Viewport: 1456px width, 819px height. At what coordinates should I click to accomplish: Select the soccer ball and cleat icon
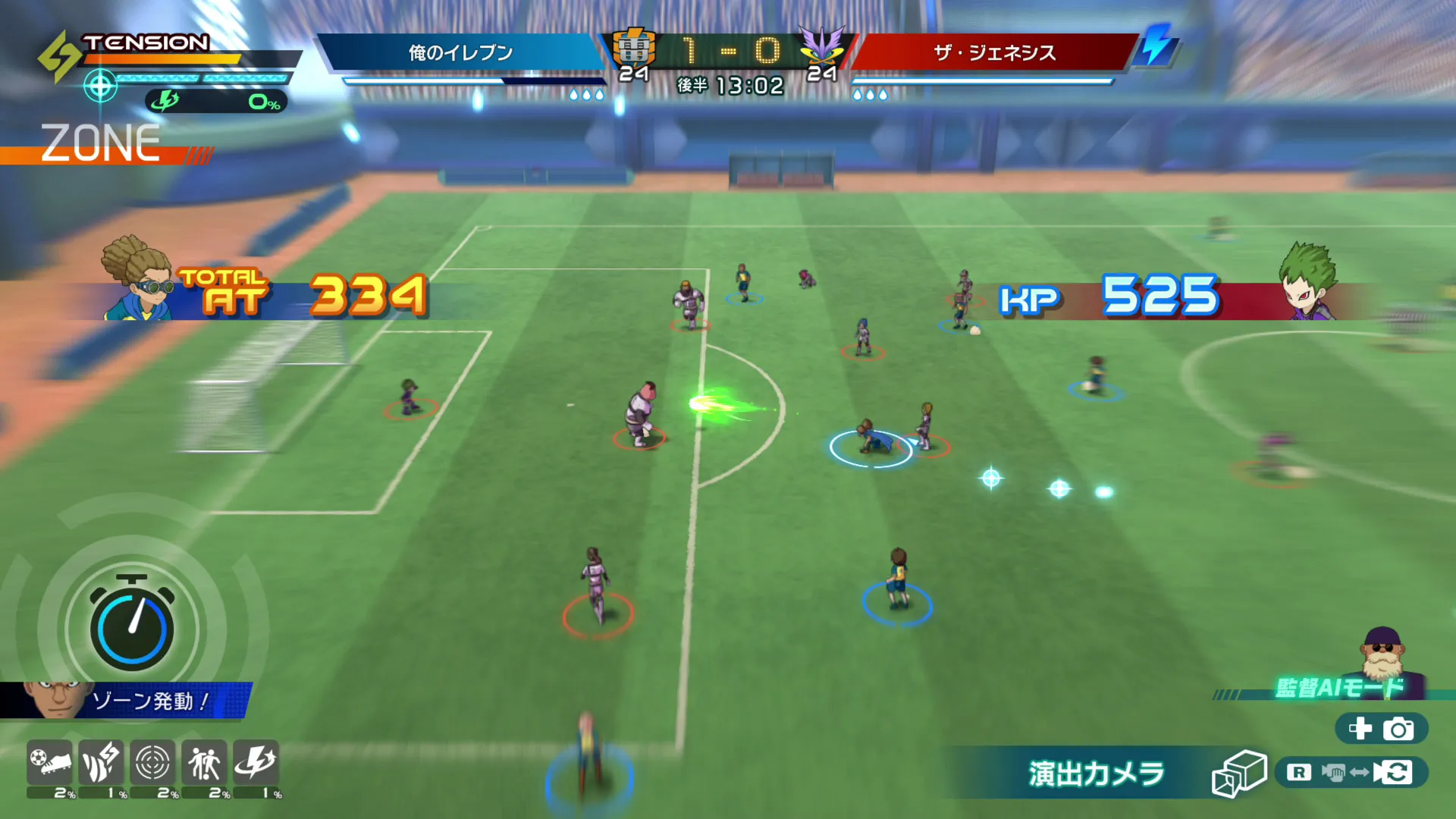pyautogui.click(x=50, y=763)
